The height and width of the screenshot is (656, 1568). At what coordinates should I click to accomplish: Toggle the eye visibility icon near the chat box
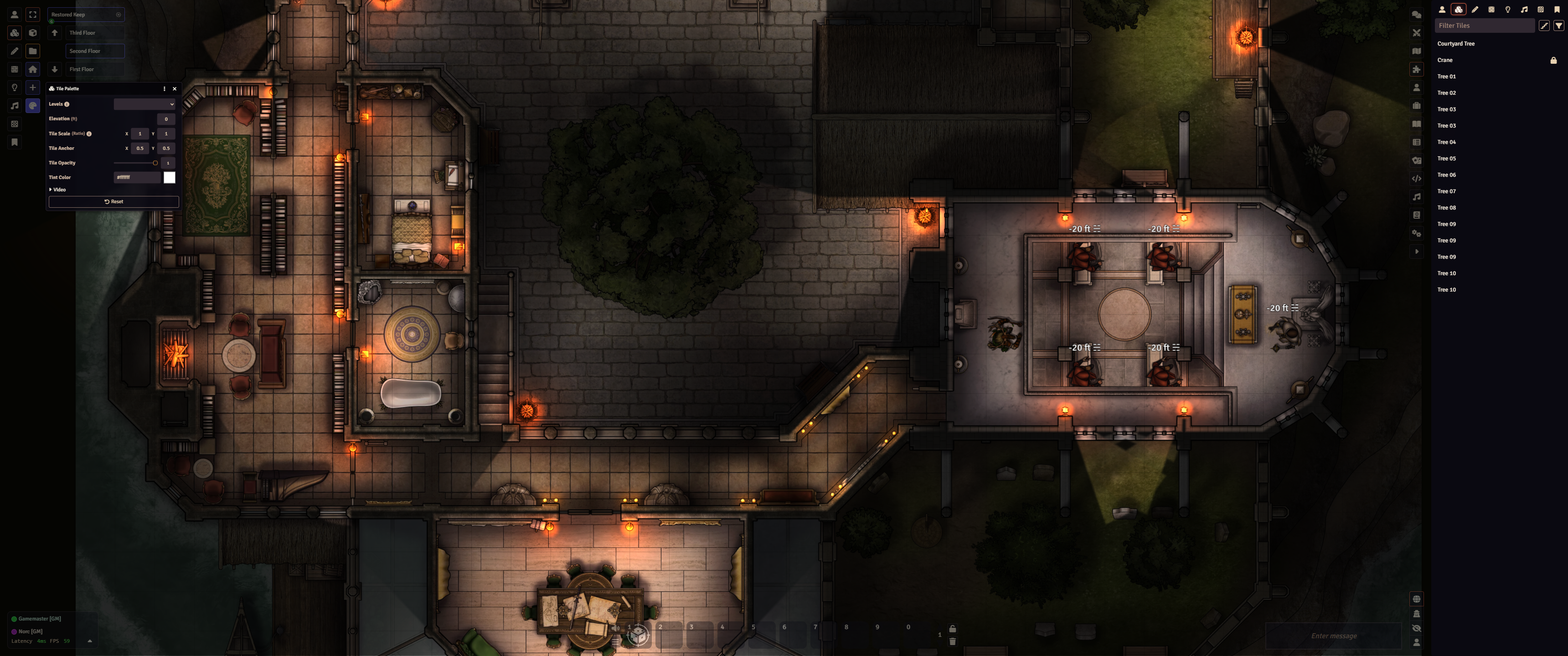pos(1417,628)
